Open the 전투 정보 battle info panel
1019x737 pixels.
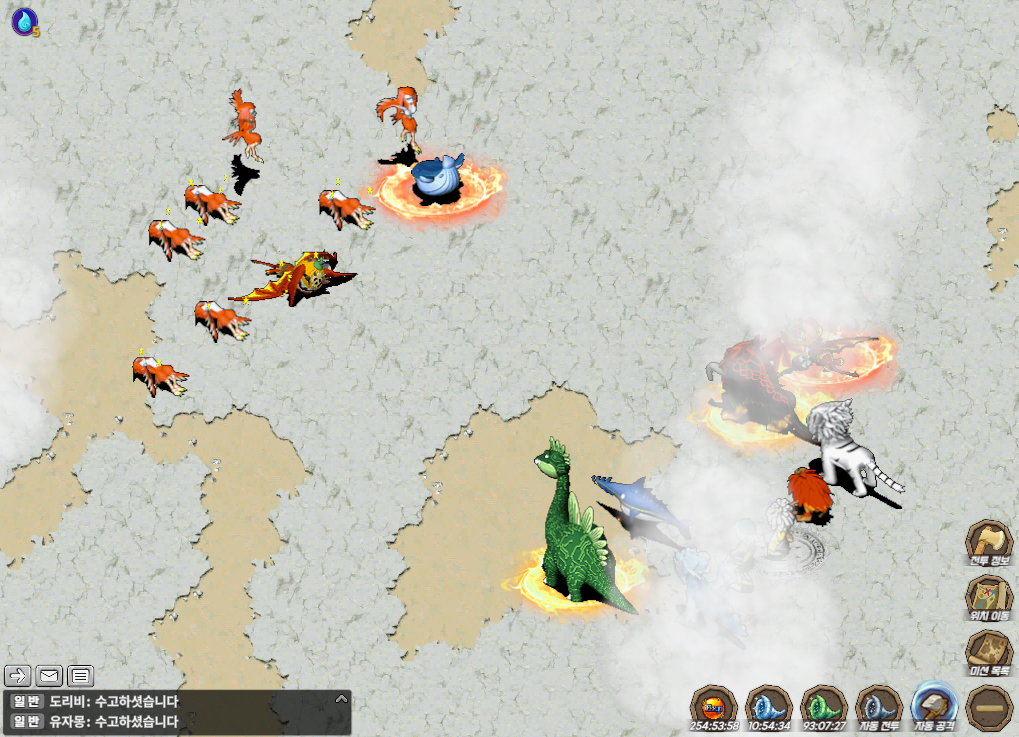coord(988,543)
